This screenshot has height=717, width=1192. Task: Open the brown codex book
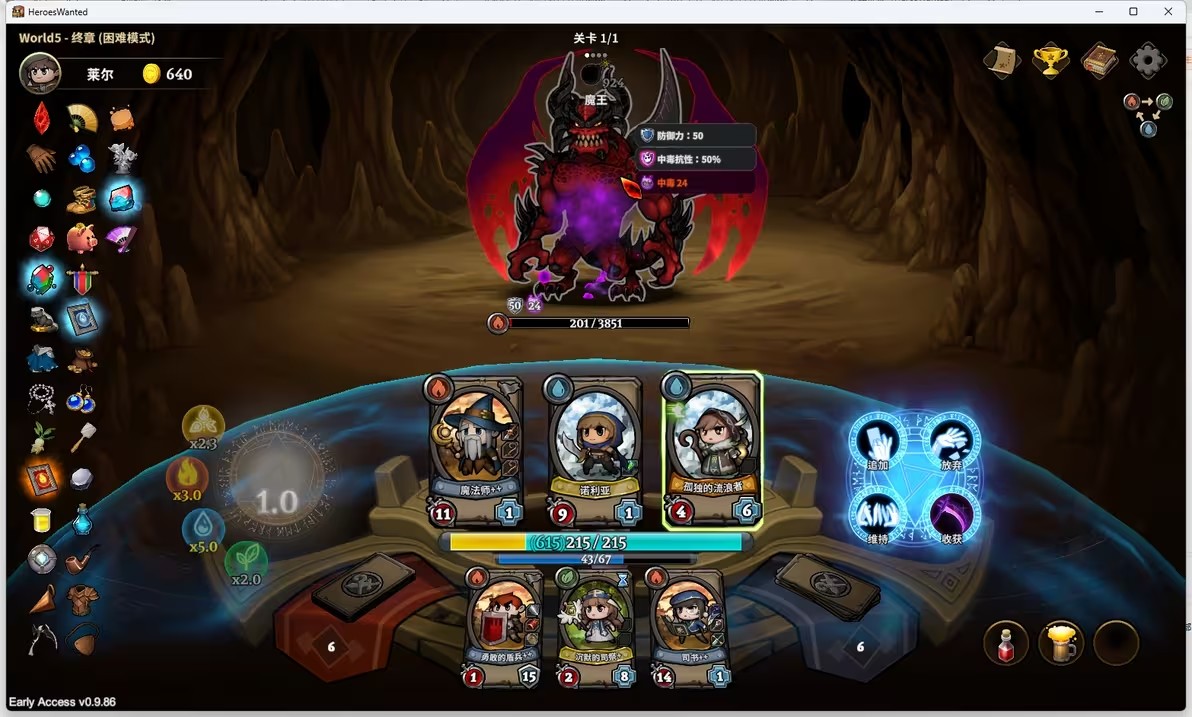point(1098,61)
